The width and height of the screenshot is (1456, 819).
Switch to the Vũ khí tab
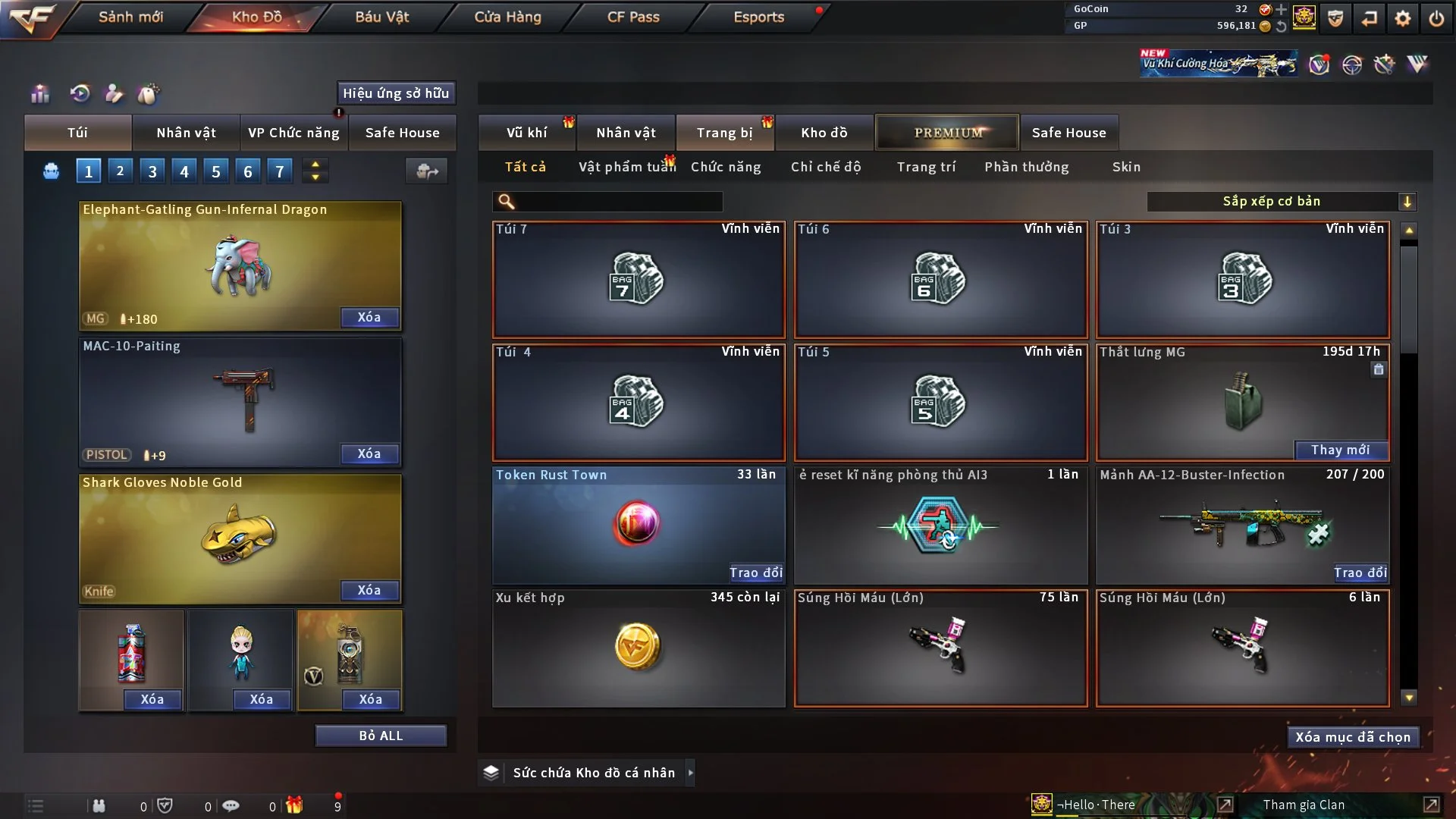pyautogui.click(x=526, y=133)
